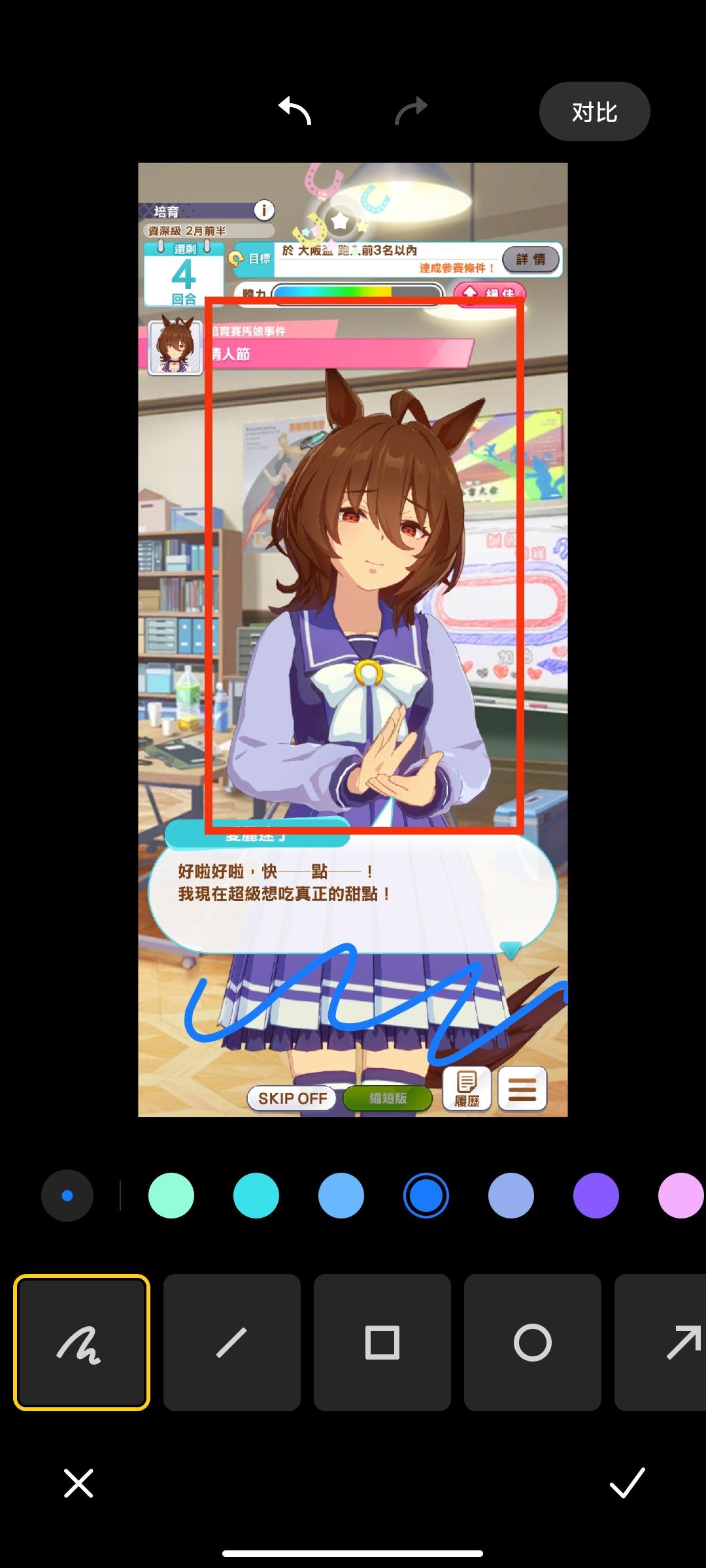
Task: Choose the rectangle shape tool
Action: [382, 1343]
